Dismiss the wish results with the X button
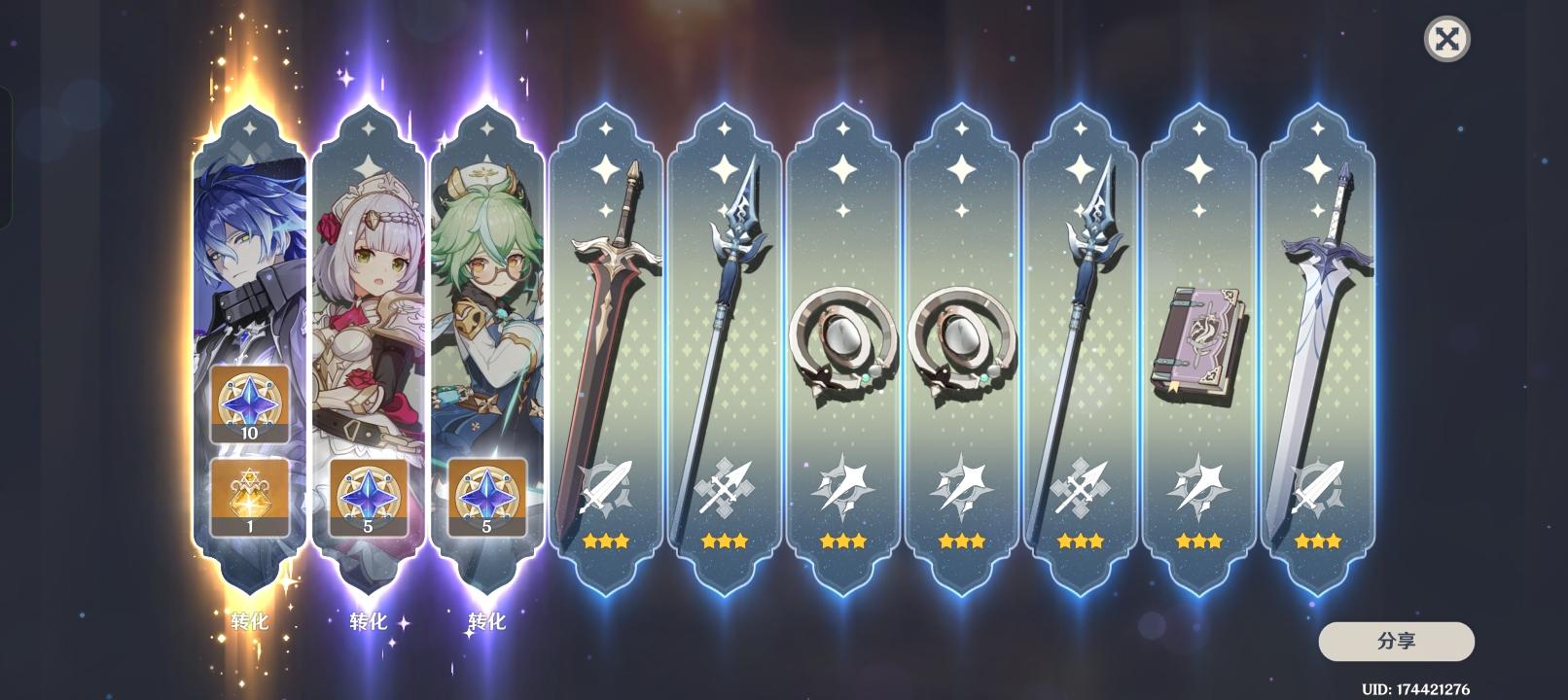Image resolution: width=1568 pixels, height=700 pixels. point(1446,40)
